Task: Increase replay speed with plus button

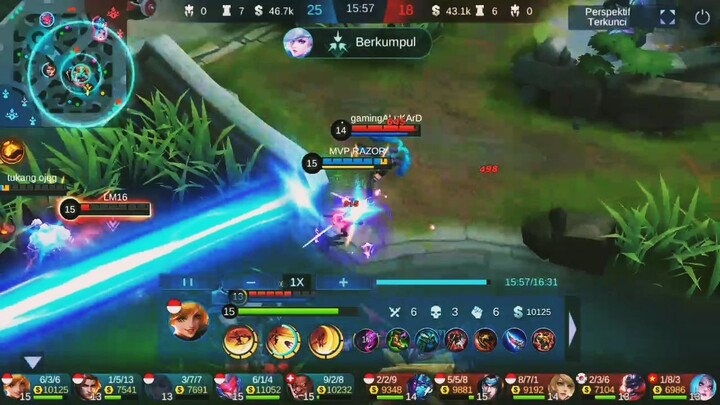Action: 343,282
